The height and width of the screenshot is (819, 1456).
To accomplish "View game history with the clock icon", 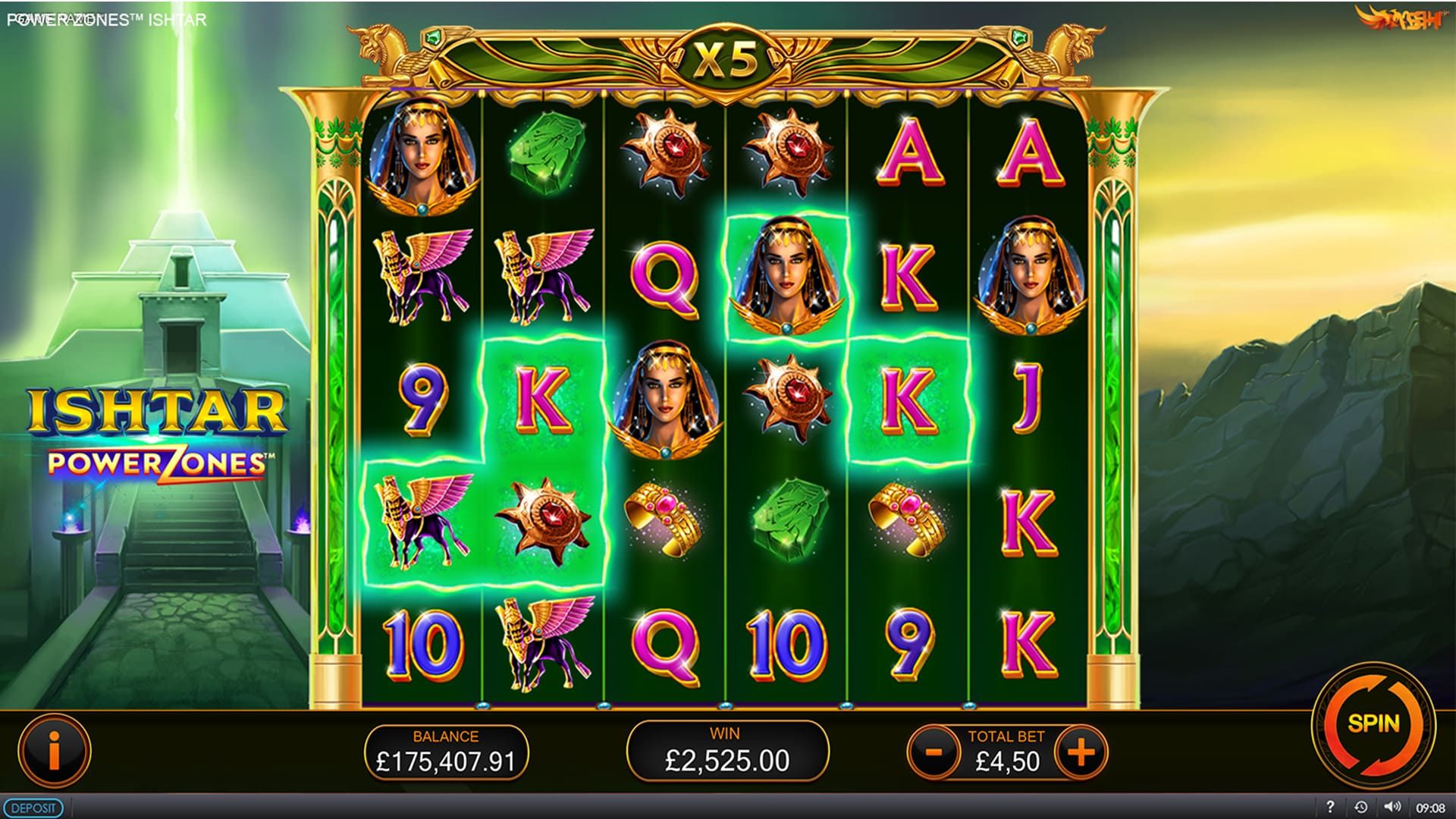I will [x=1361, y=808].
